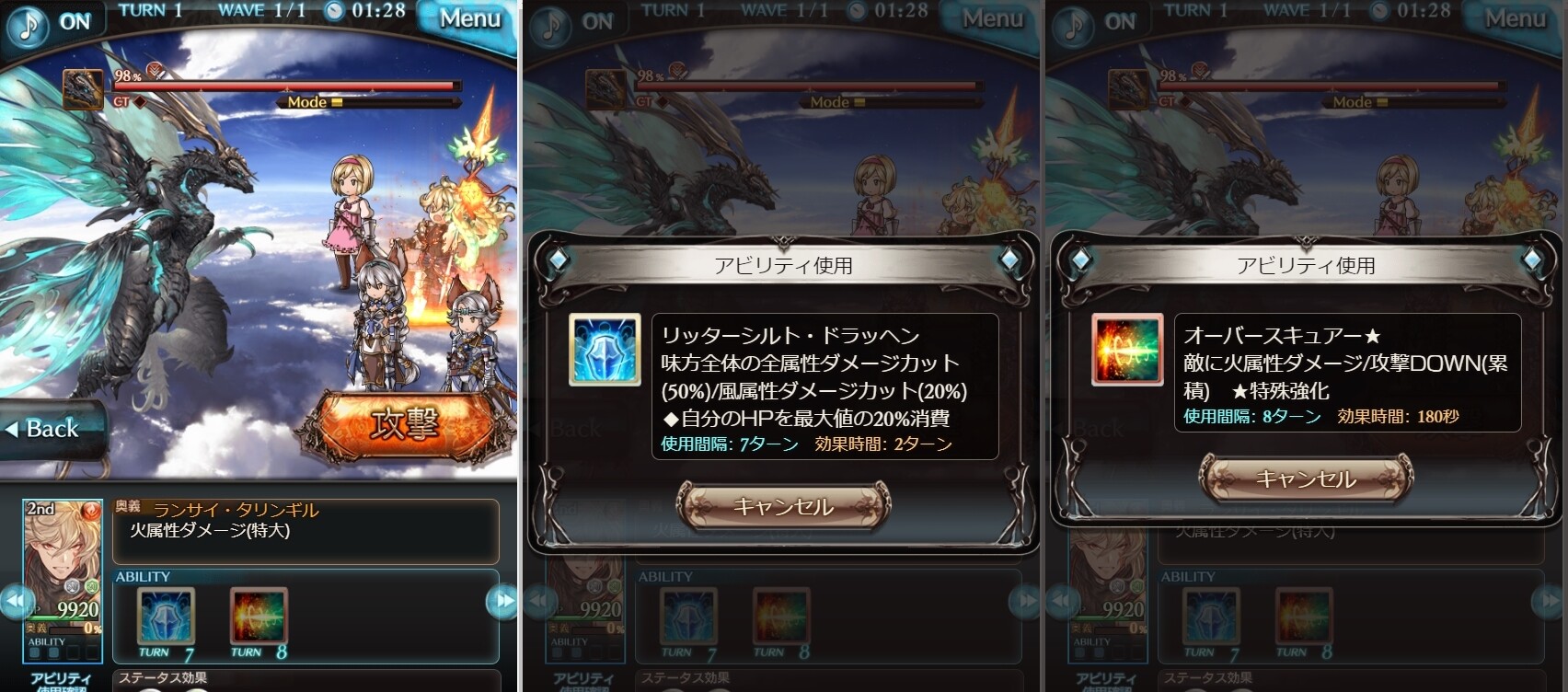Open the Menu in the top right
The width and height of the screenshot is (1568, 692).
click(x=468, y=18)
